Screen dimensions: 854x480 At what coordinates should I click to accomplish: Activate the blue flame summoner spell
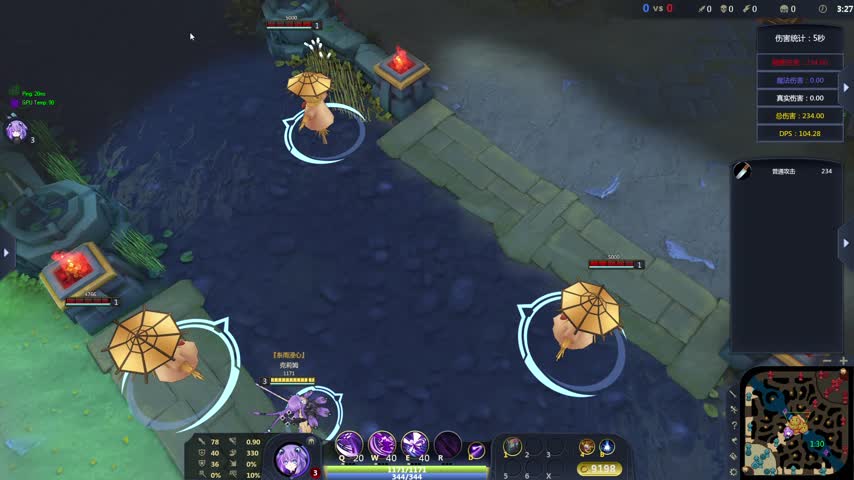(607, 446)
